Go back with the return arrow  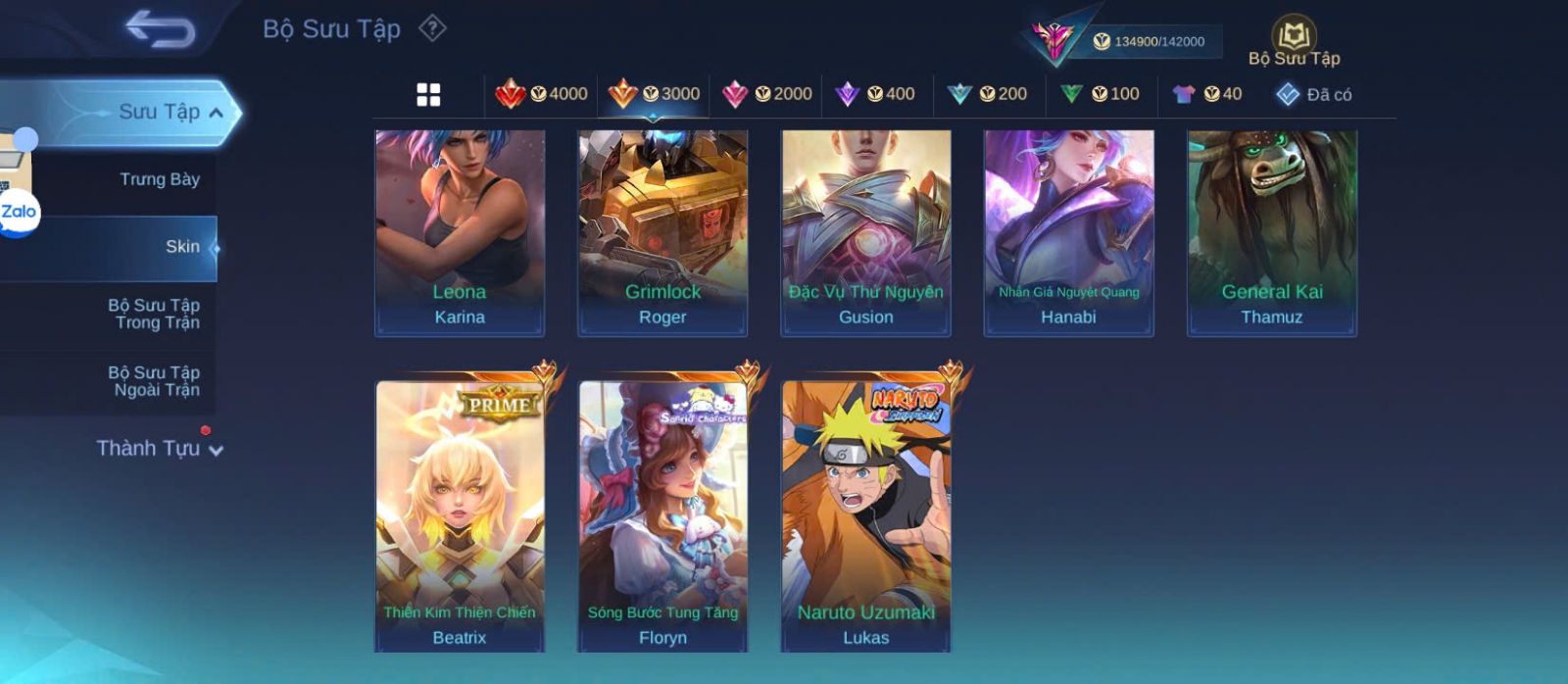161,29
